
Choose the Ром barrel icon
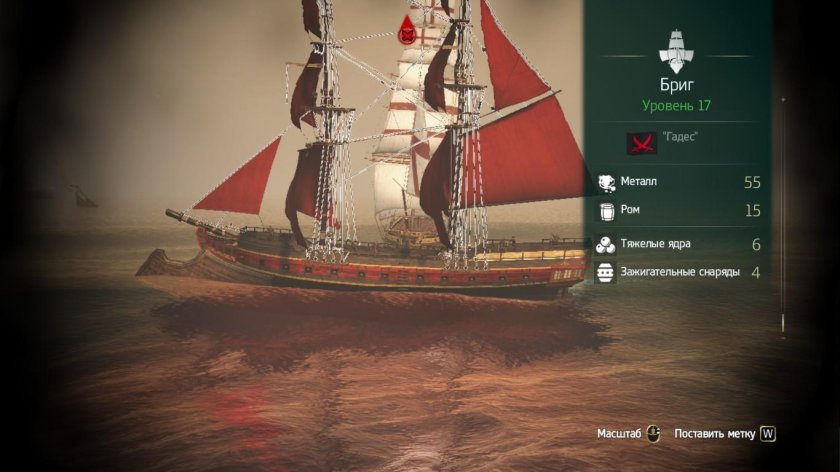click(x=606, y=210)
